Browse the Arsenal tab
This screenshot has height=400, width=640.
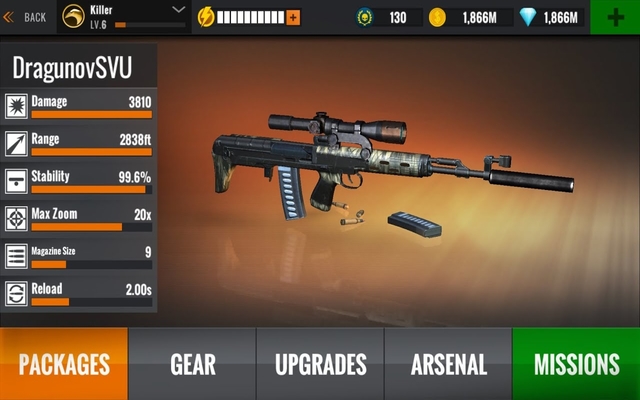[448, 364]
